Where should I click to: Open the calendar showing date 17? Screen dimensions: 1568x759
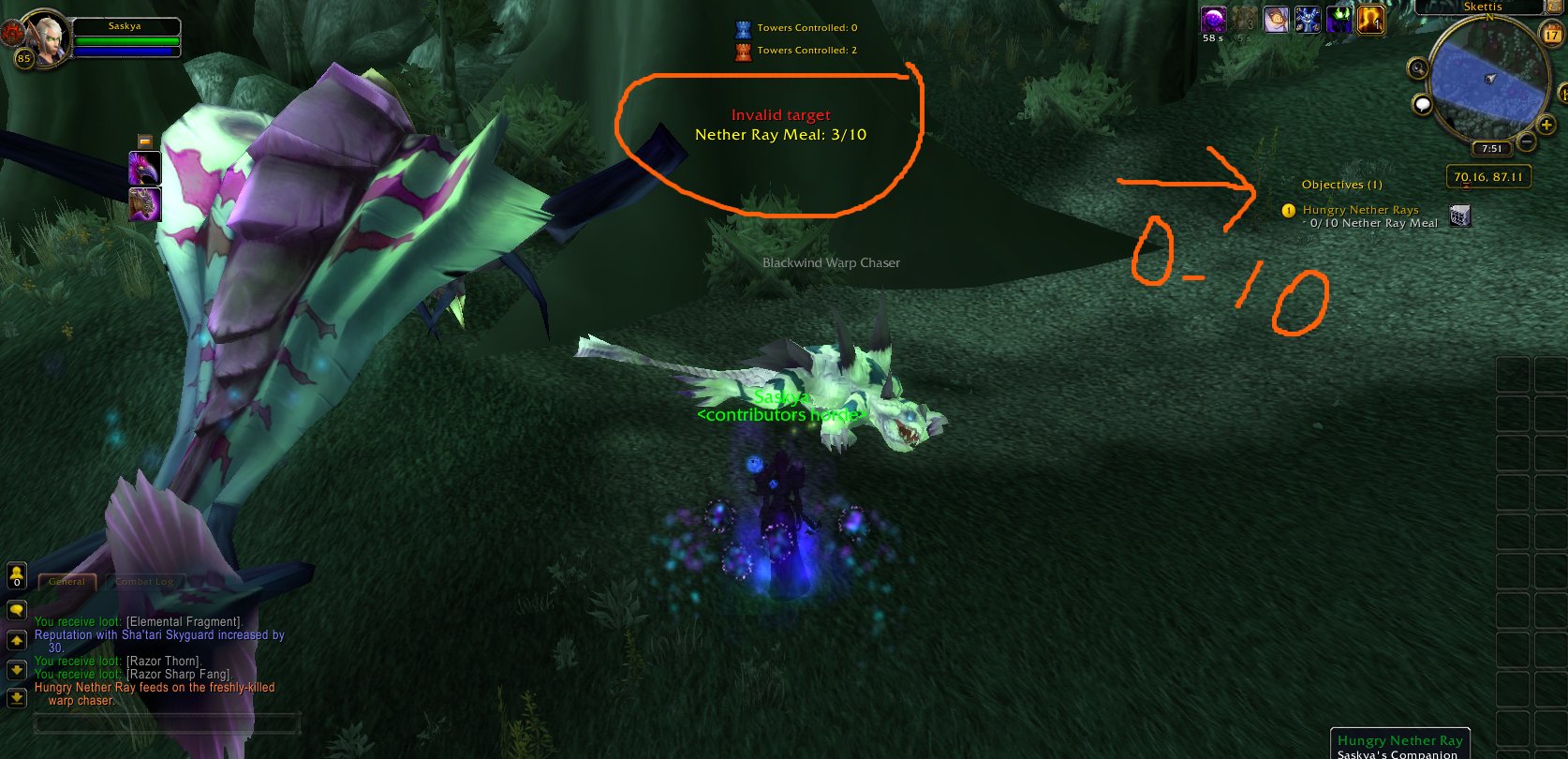click(x=1551, y=34)
